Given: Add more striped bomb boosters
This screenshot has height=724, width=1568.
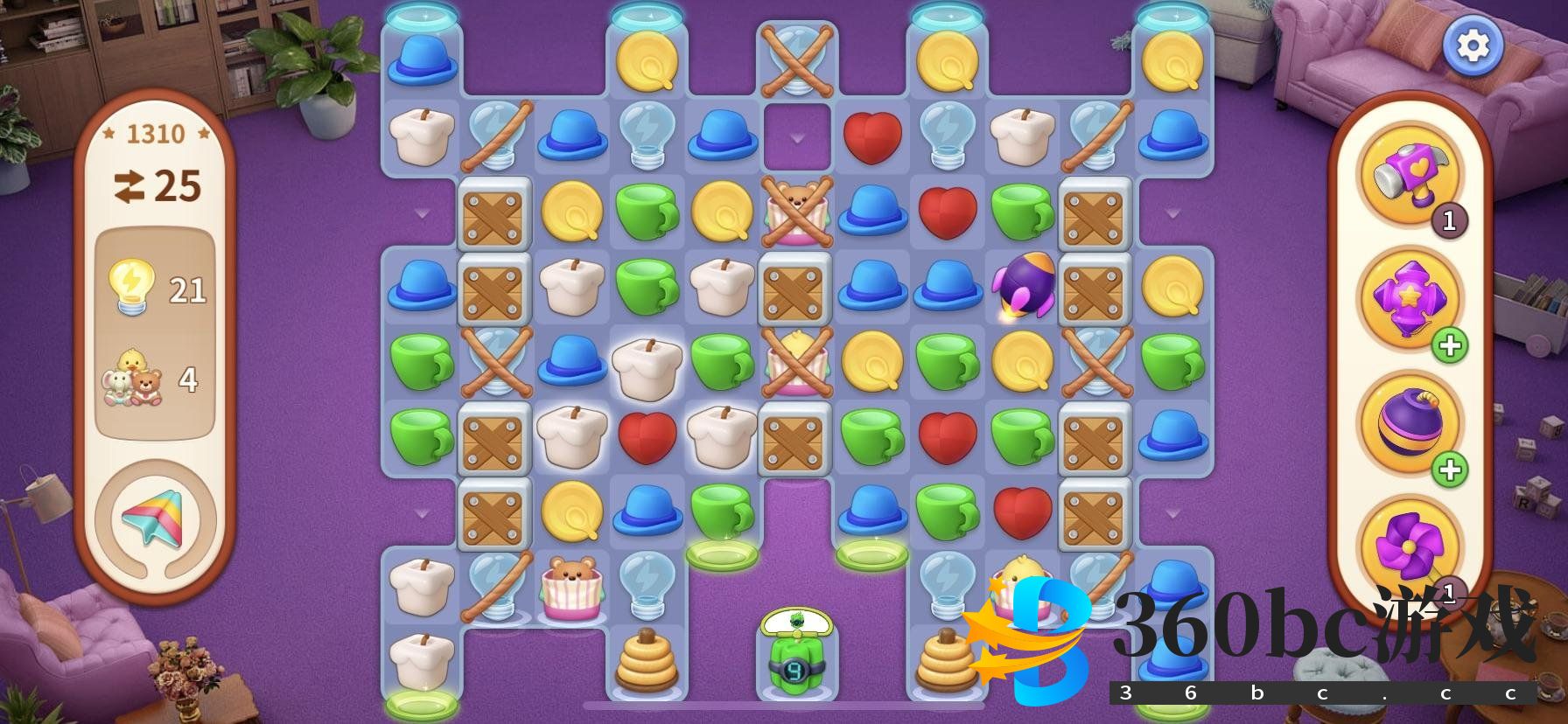Looking at the screenshot, I should click(x=1449, y=470).
